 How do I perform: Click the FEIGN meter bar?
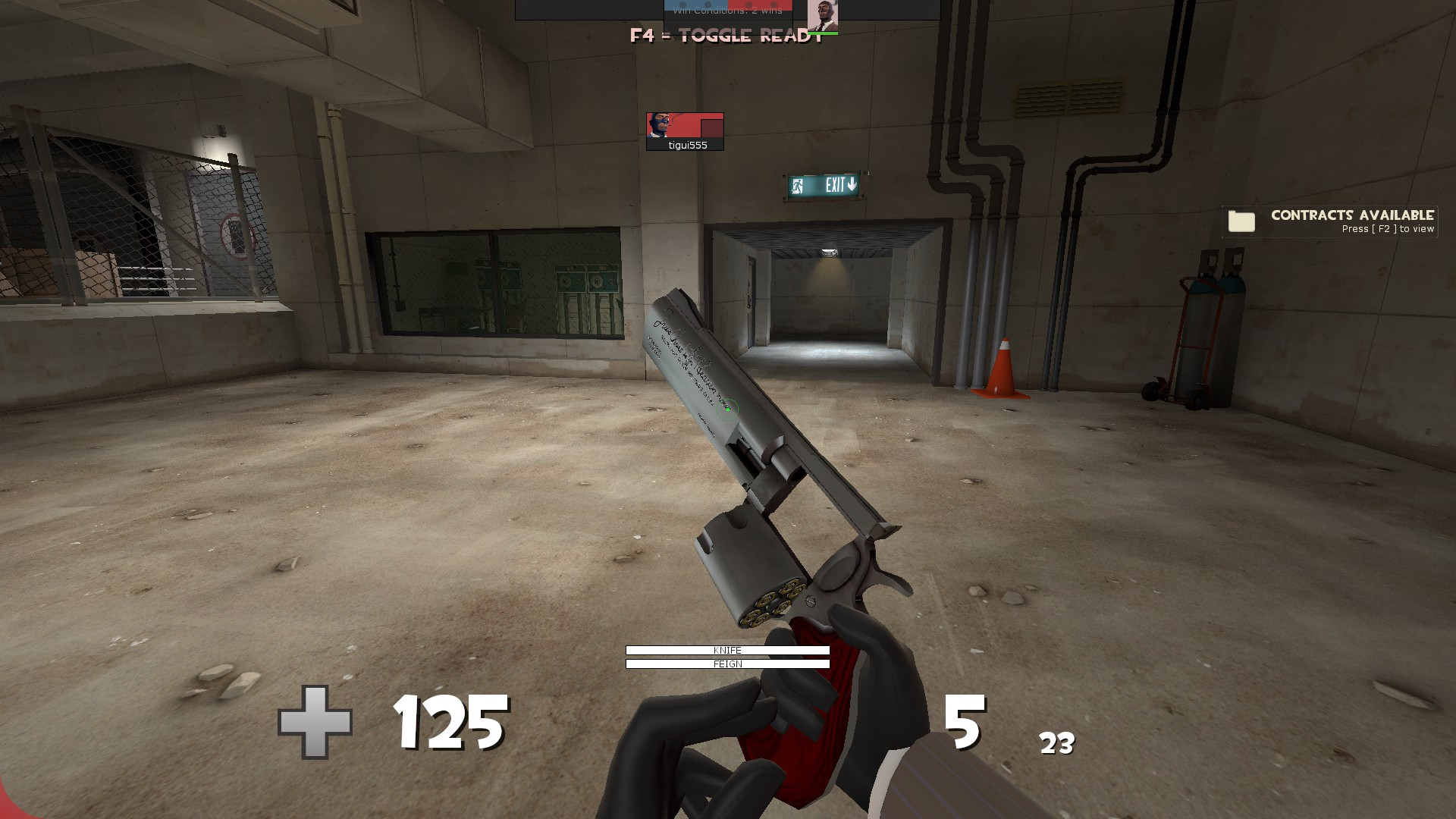point(726,664)
